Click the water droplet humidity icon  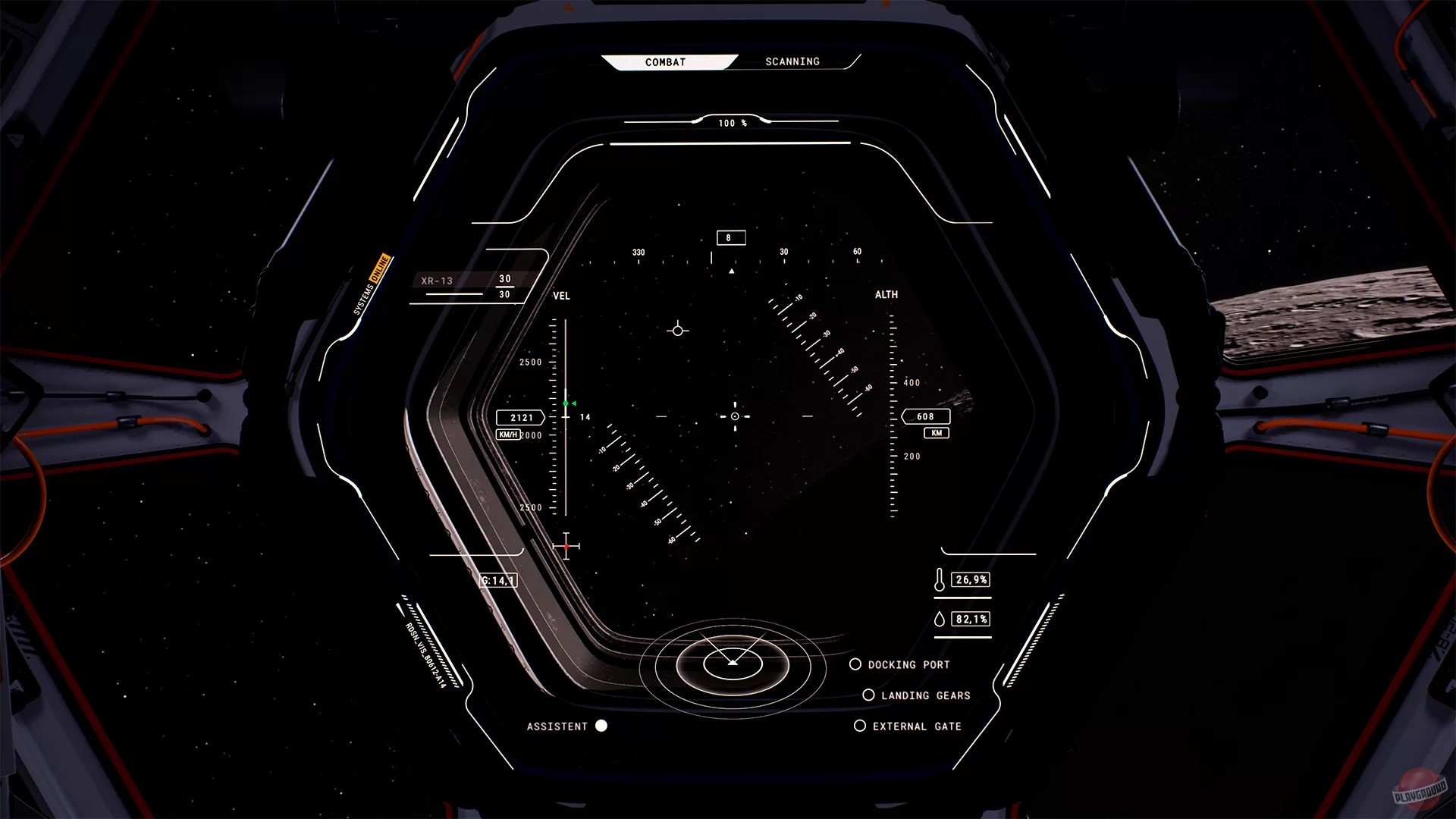(x=940, y=619)
